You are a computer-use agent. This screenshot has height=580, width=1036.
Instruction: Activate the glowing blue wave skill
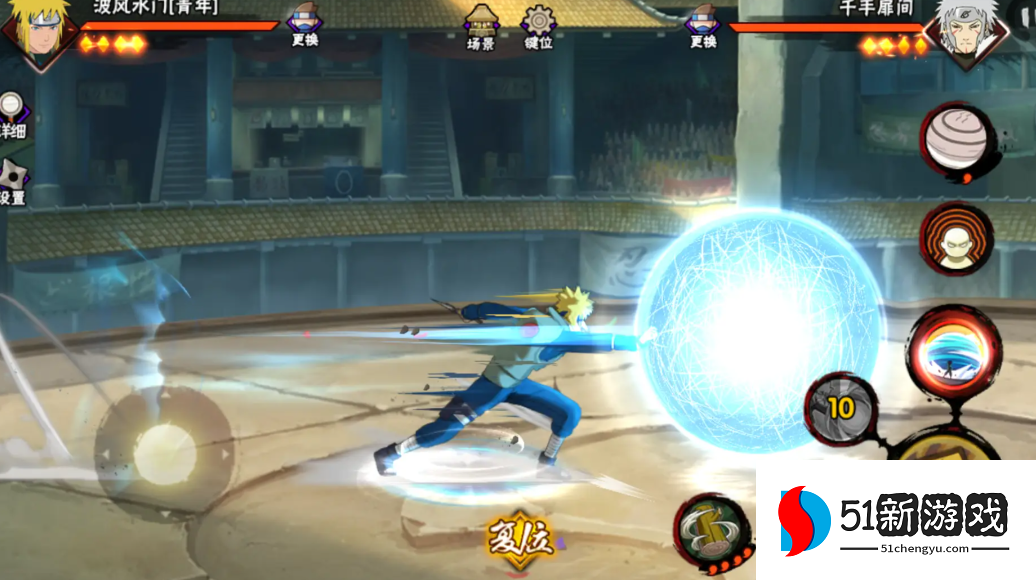click(954, 351)
